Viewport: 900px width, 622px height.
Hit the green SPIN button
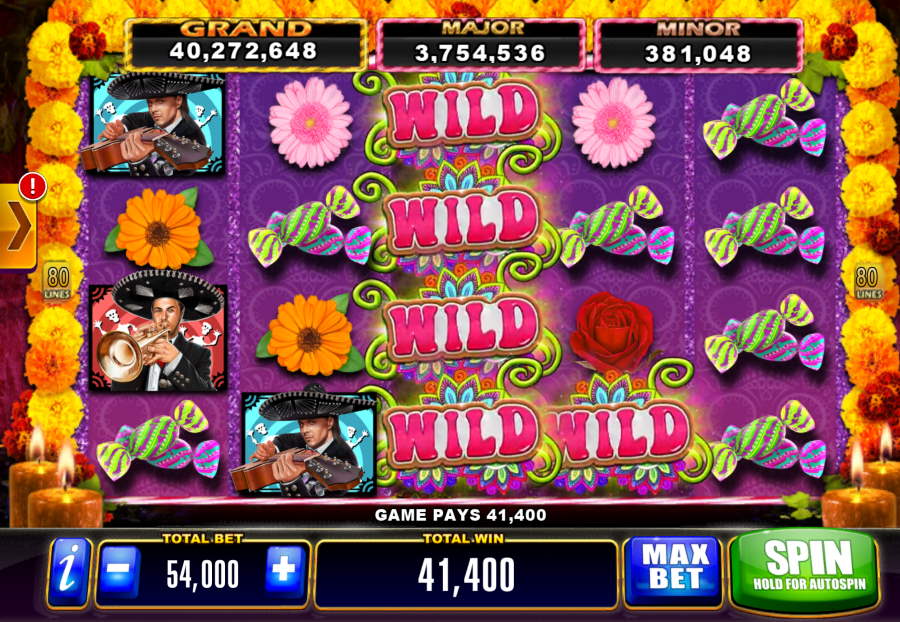(807, 568)
